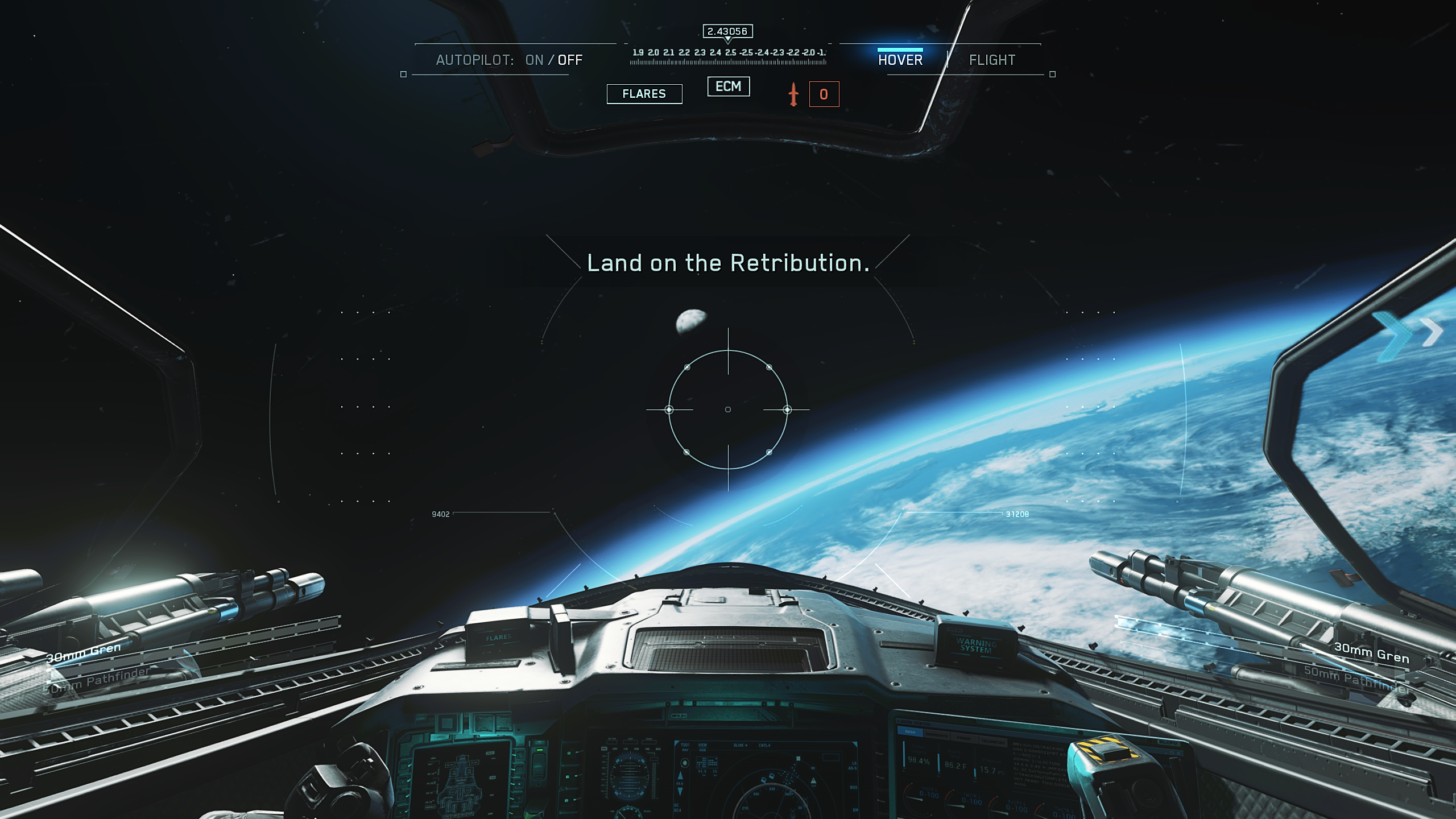Select FLIGHT mode instead of HOVER
Viewport: 1456px width, 819px height.
[992, 59]
